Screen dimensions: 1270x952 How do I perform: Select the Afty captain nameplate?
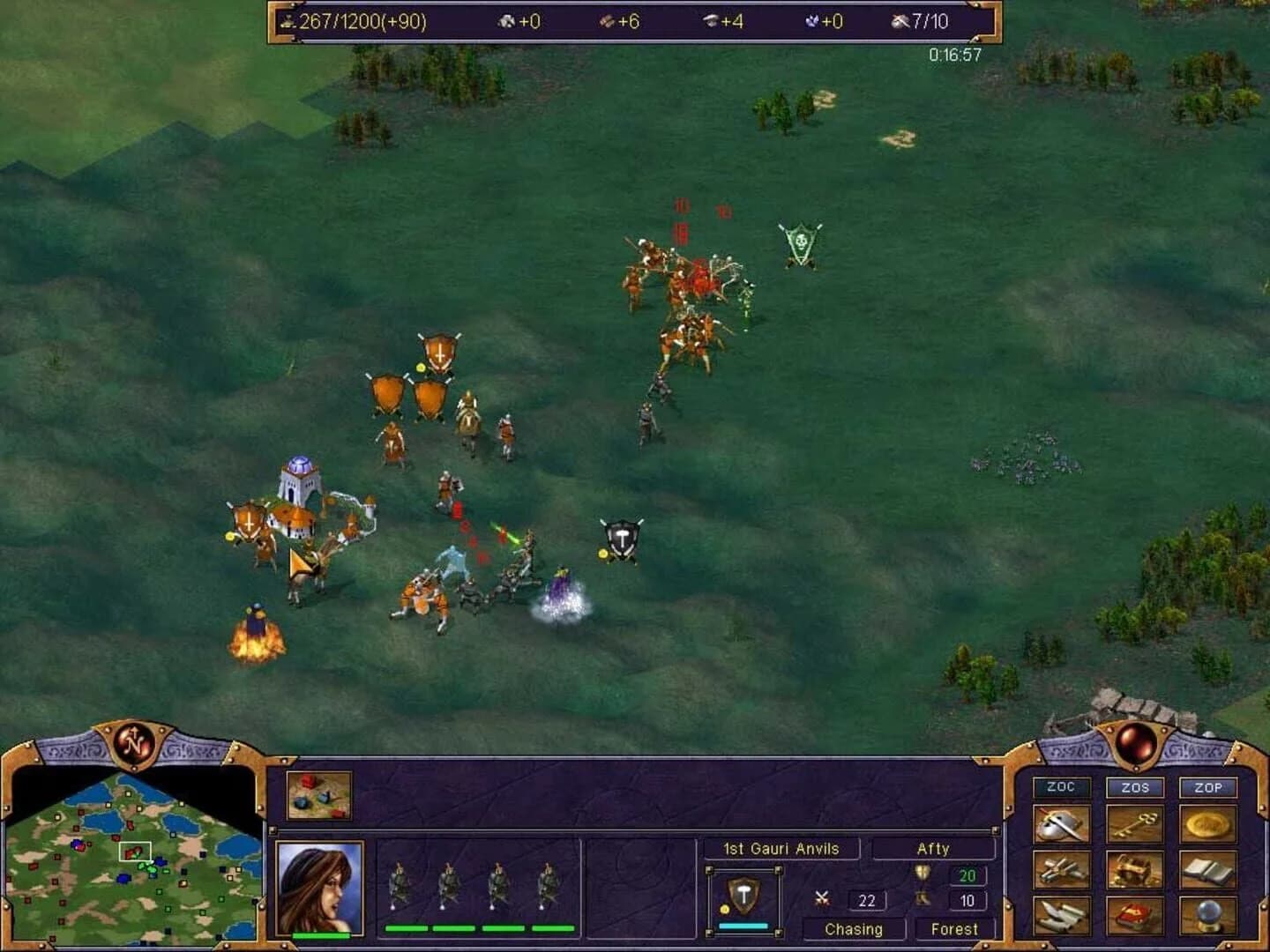tap(933, 848)
